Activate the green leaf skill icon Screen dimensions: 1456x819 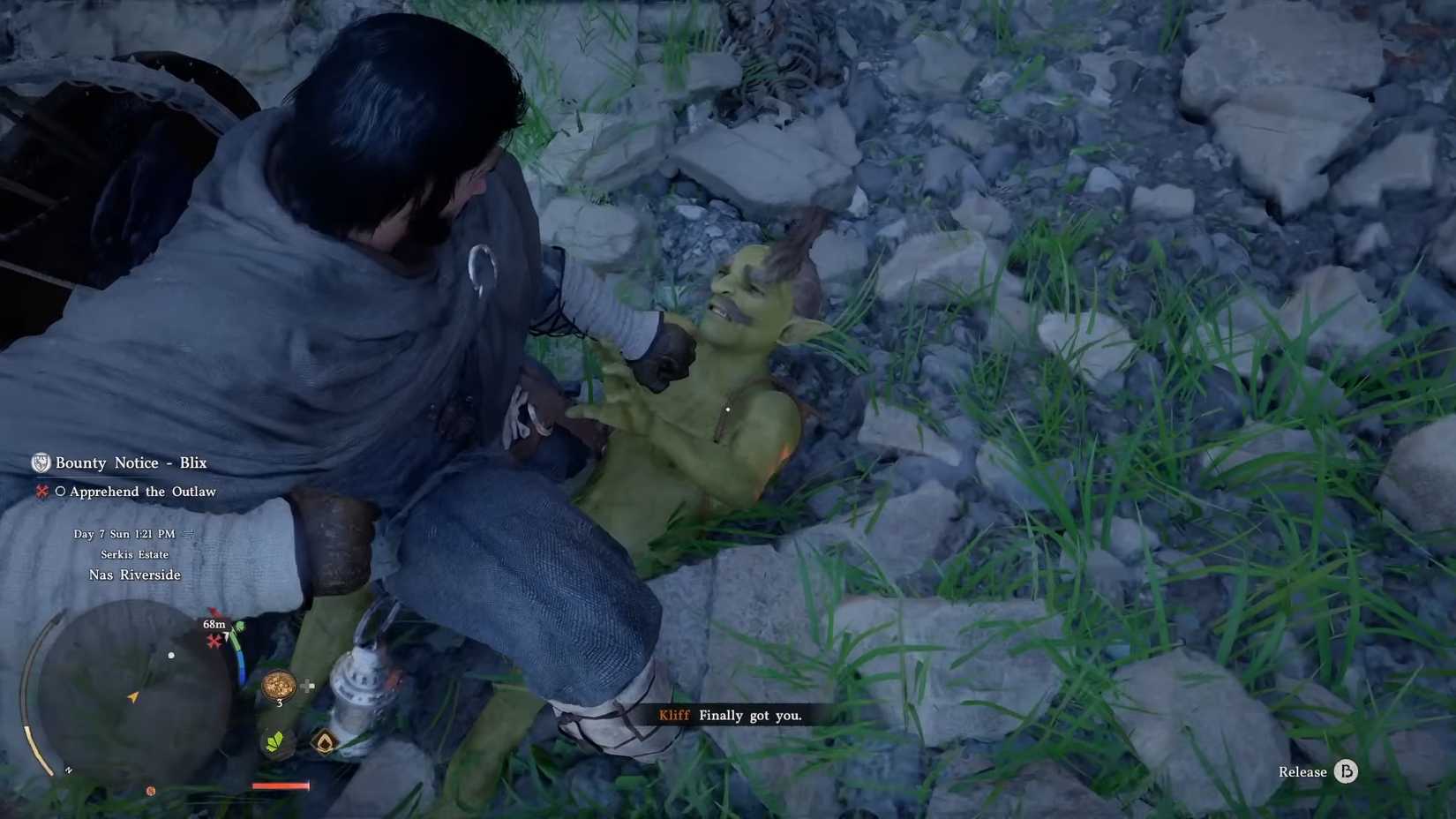[x=275, y=740]
